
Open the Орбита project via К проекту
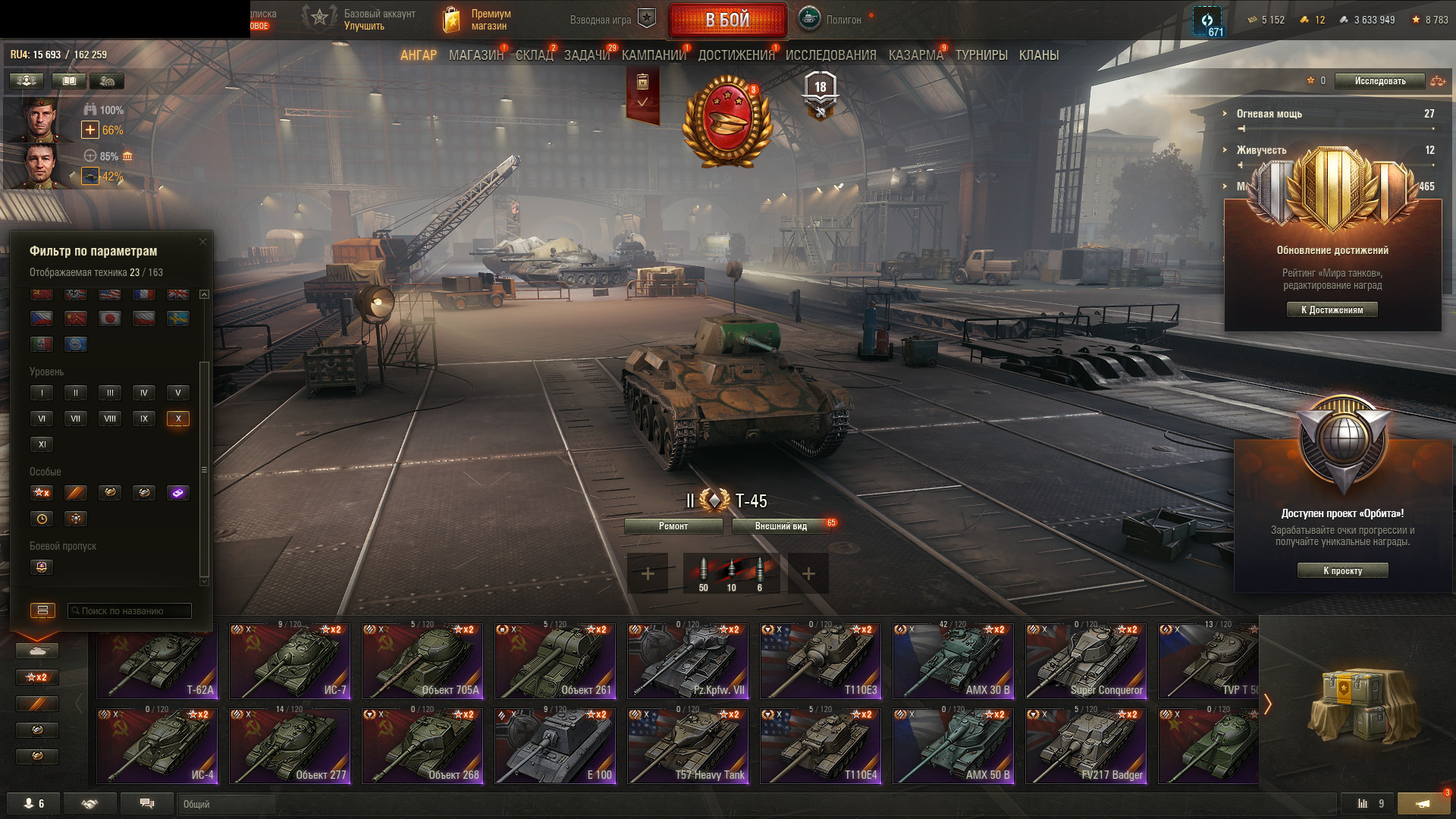(1342, 570)
